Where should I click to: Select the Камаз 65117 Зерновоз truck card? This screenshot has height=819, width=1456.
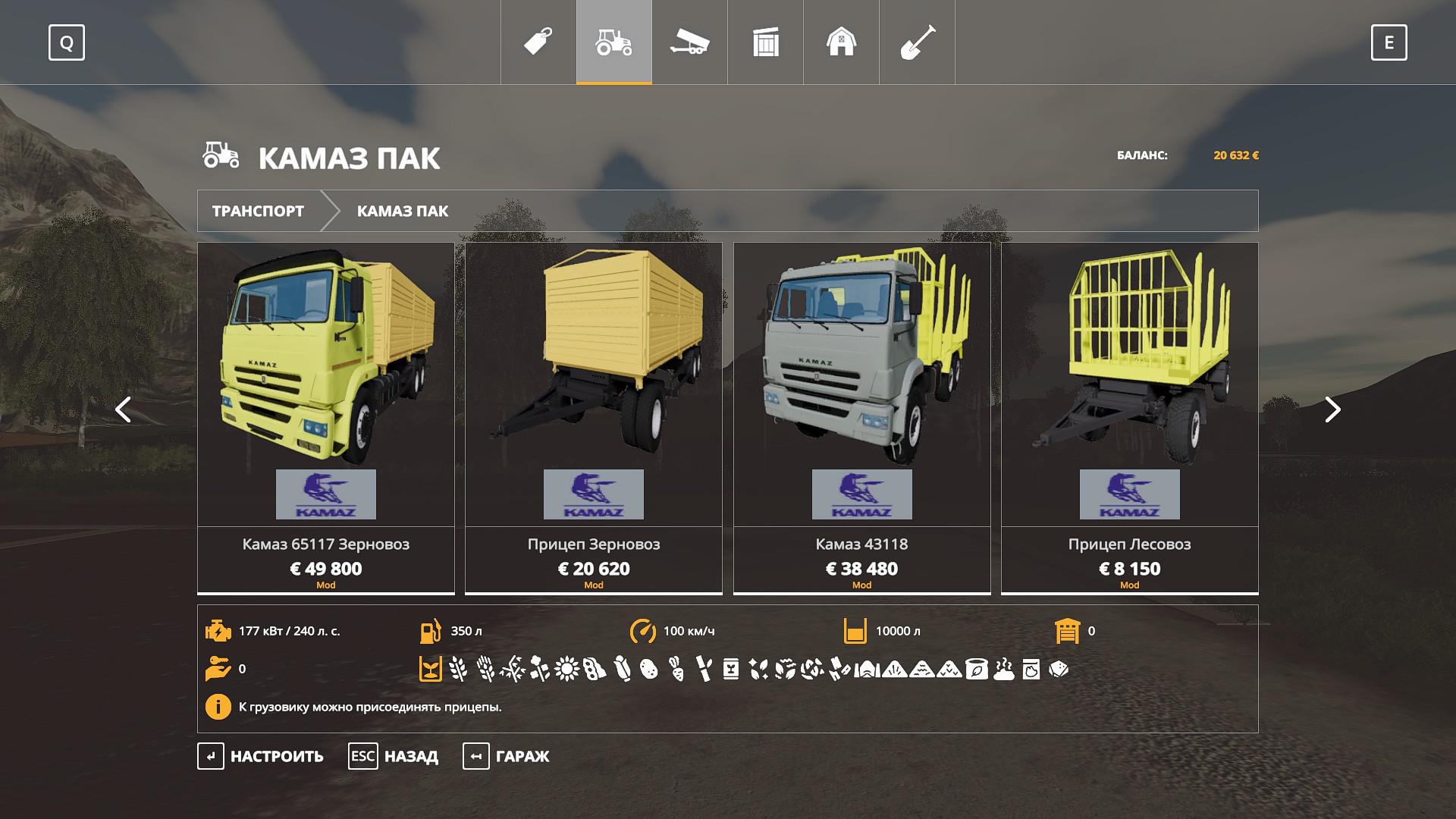[x=326, y=417]
